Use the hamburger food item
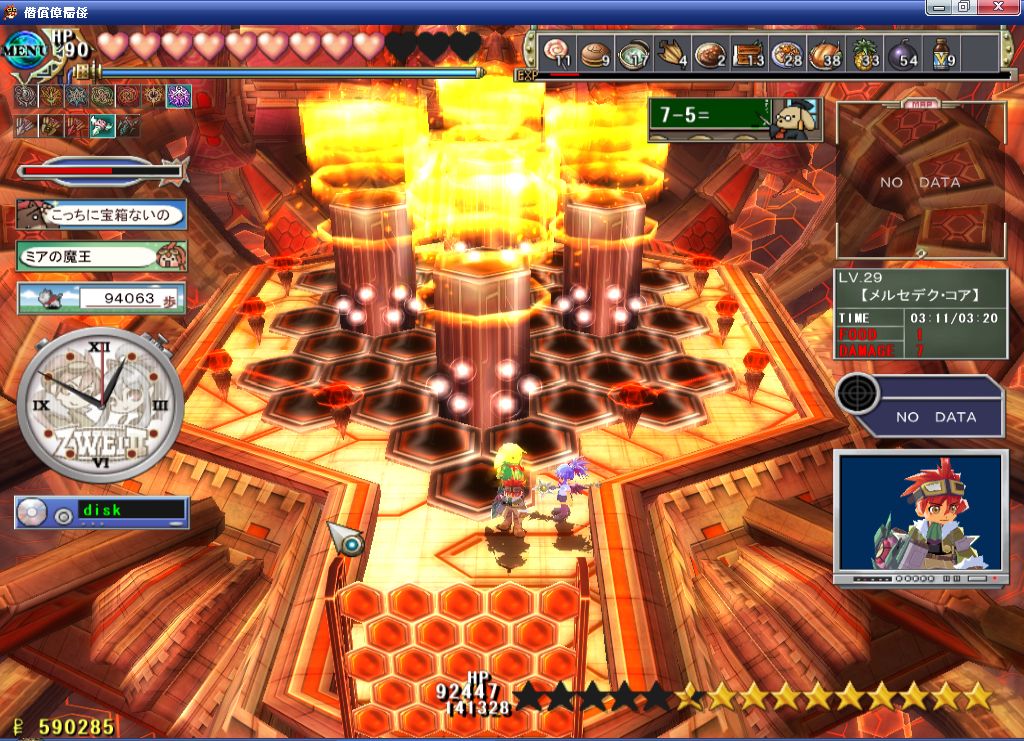Image resolution: width=1024 pixels, height=741 pixels. click(x=594, y=52)
